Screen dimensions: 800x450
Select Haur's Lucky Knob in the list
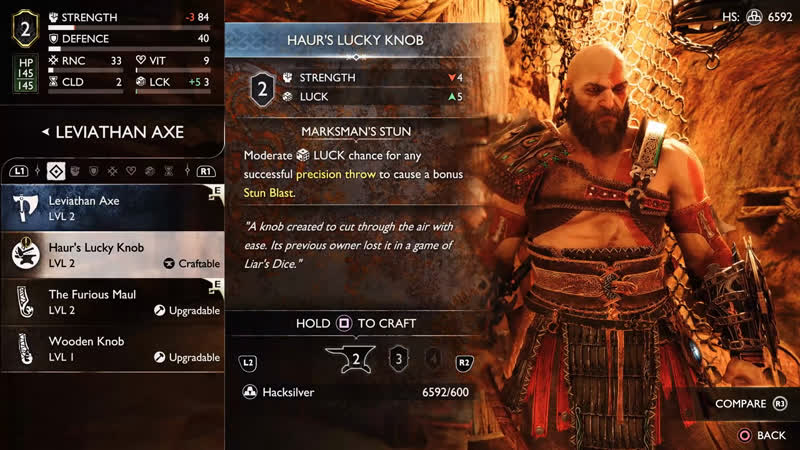pos(112,255)
